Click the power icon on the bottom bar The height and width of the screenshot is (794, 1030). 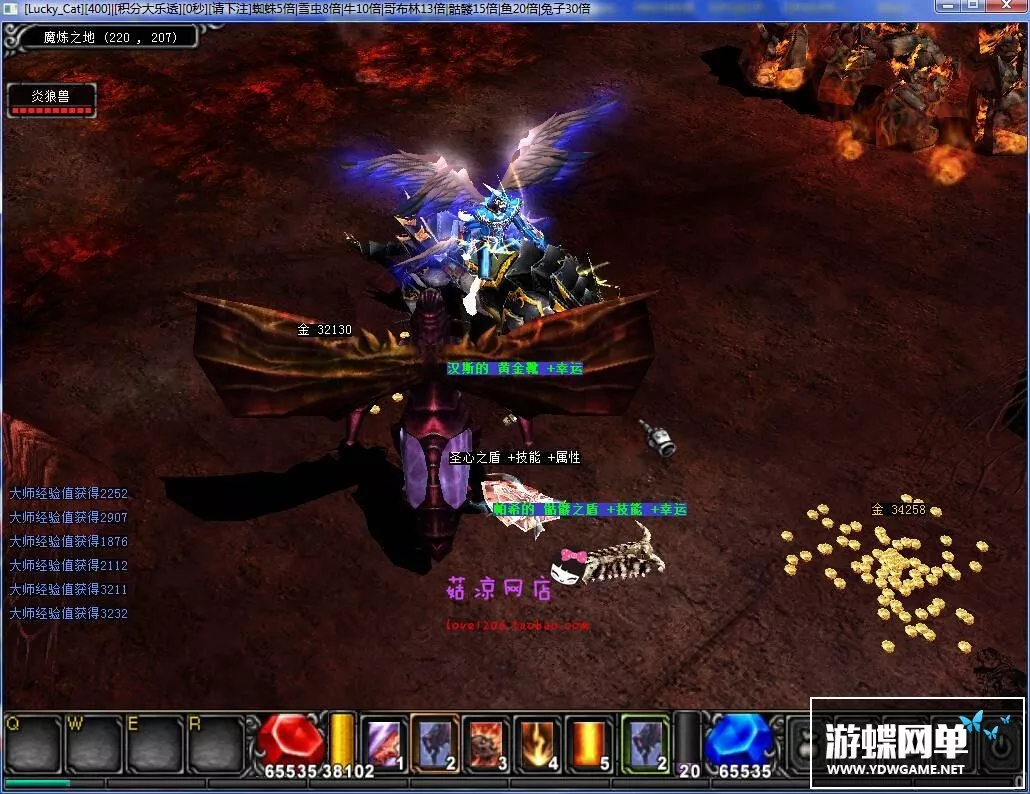click(x=999, y=745)
